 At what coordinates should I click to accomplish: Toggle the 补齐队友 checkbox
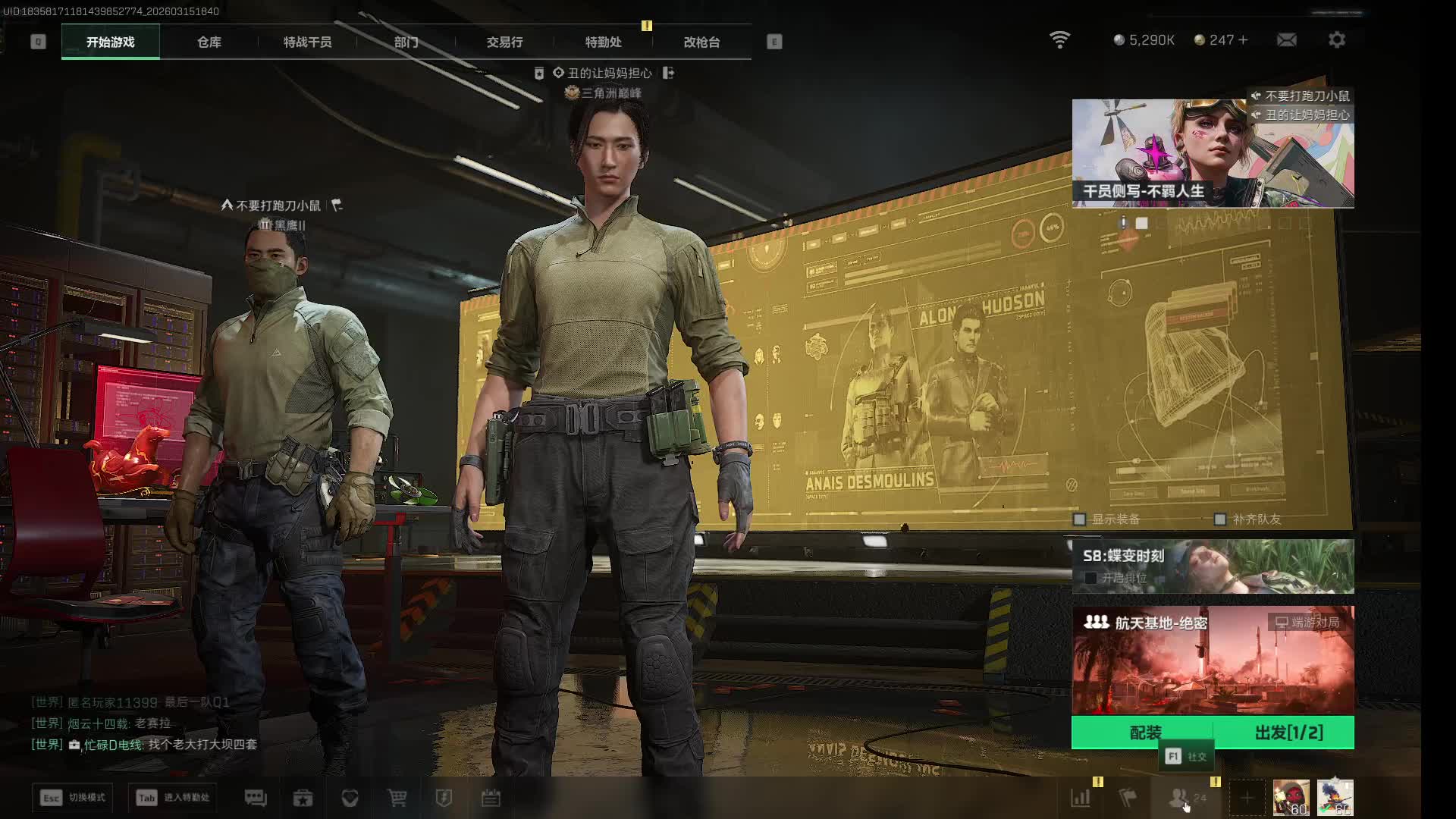1220,519
